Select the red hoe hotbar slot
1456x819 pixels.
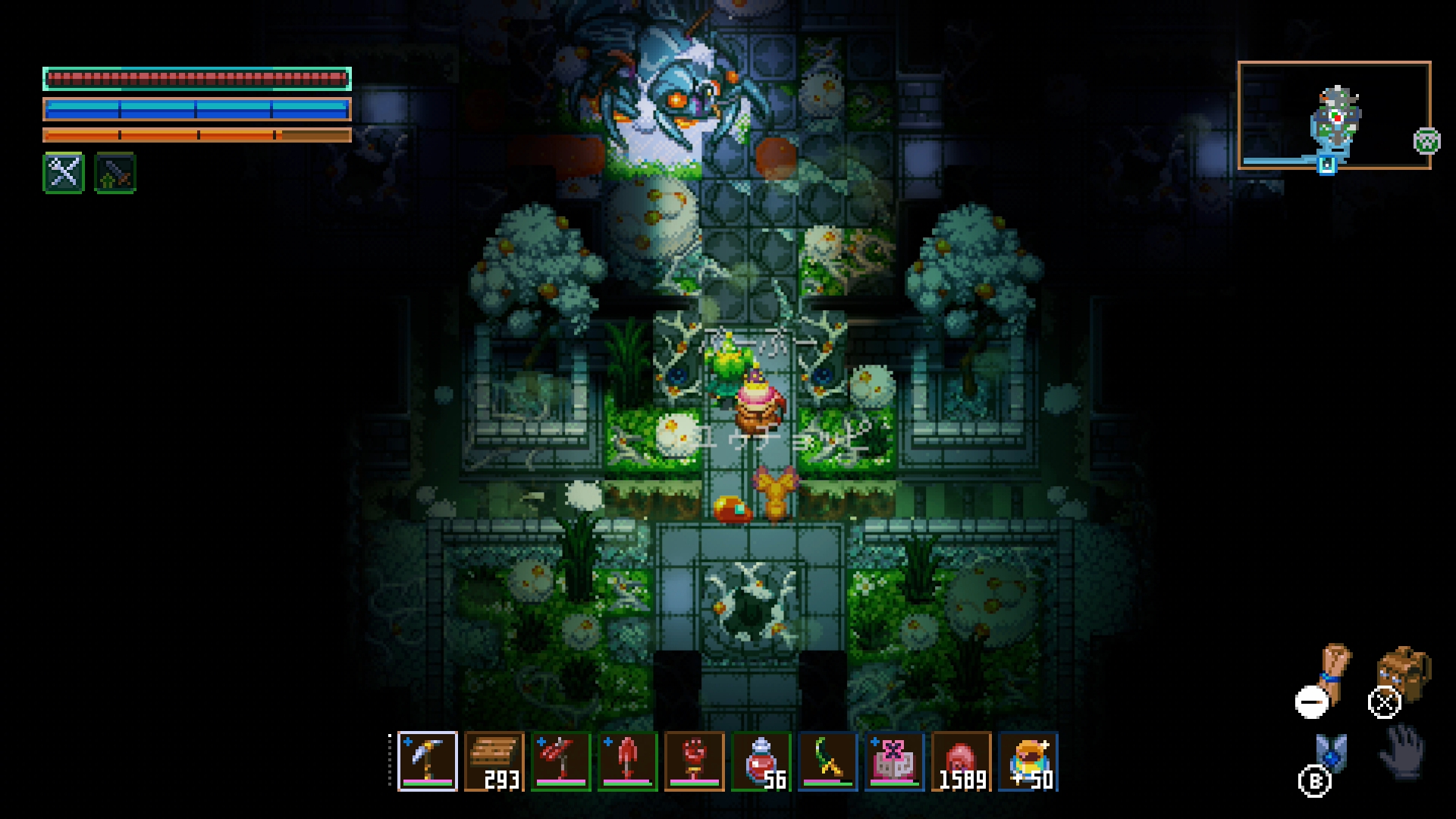pos(561,761)
